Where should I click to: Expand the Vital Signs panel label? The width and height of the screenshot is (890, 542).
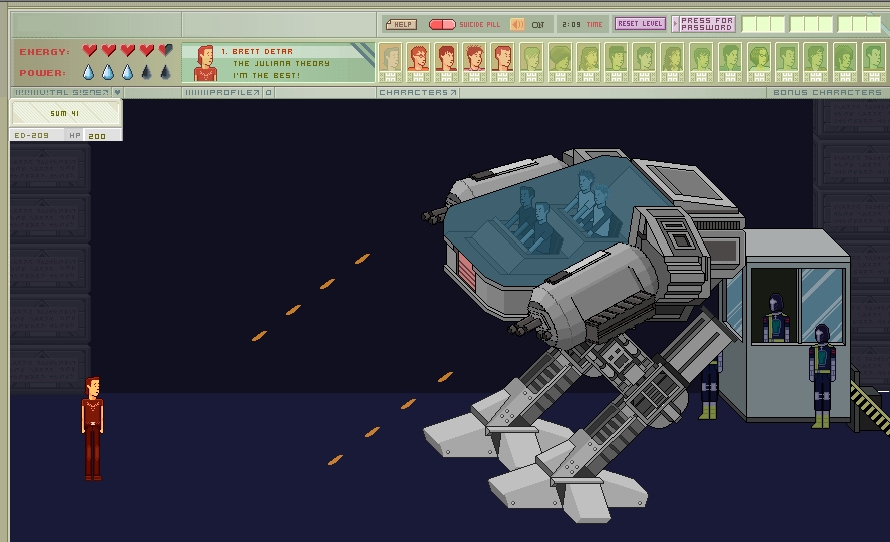(66, 92)
